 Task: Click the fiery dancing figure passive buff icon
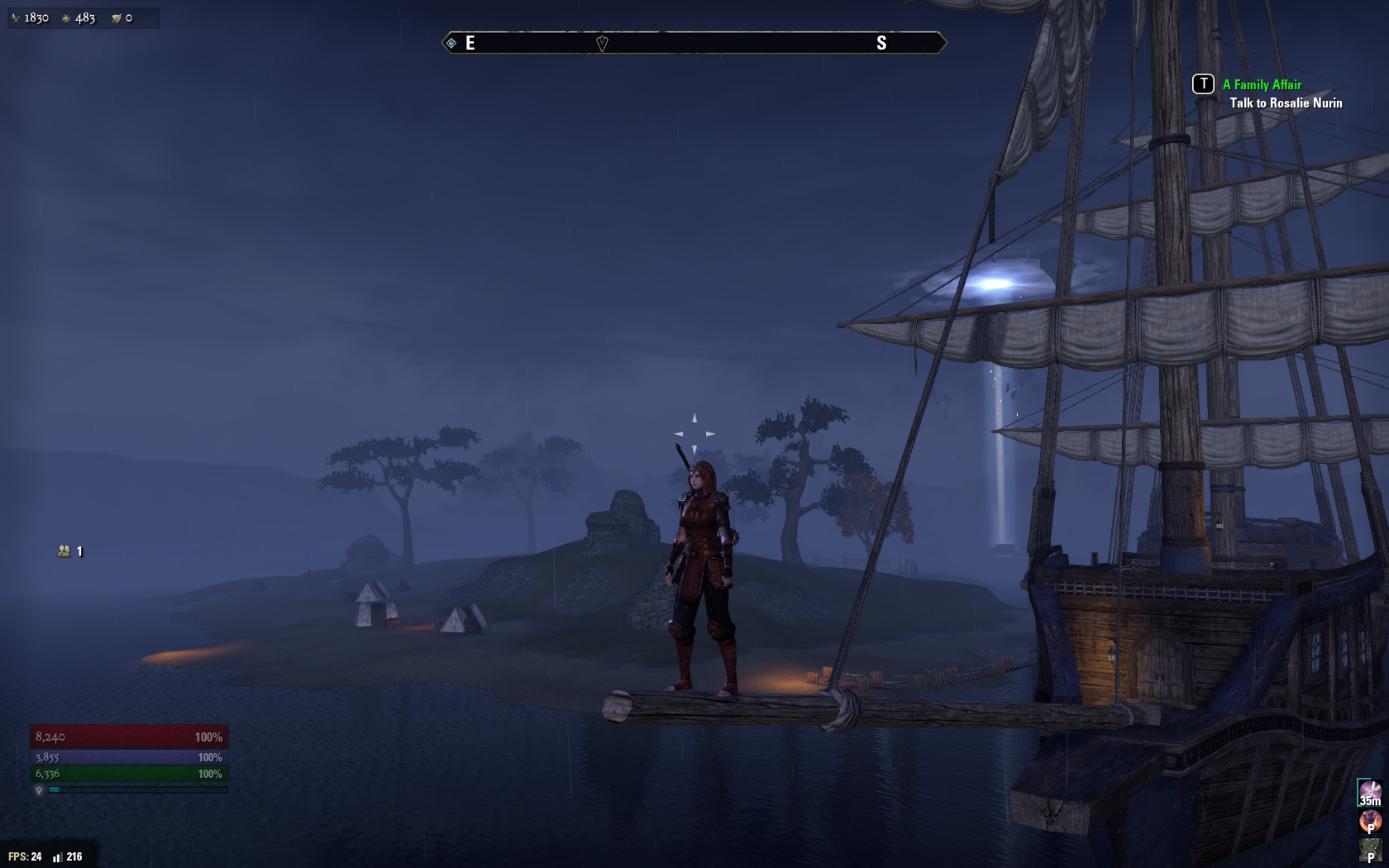[1370, 821]
